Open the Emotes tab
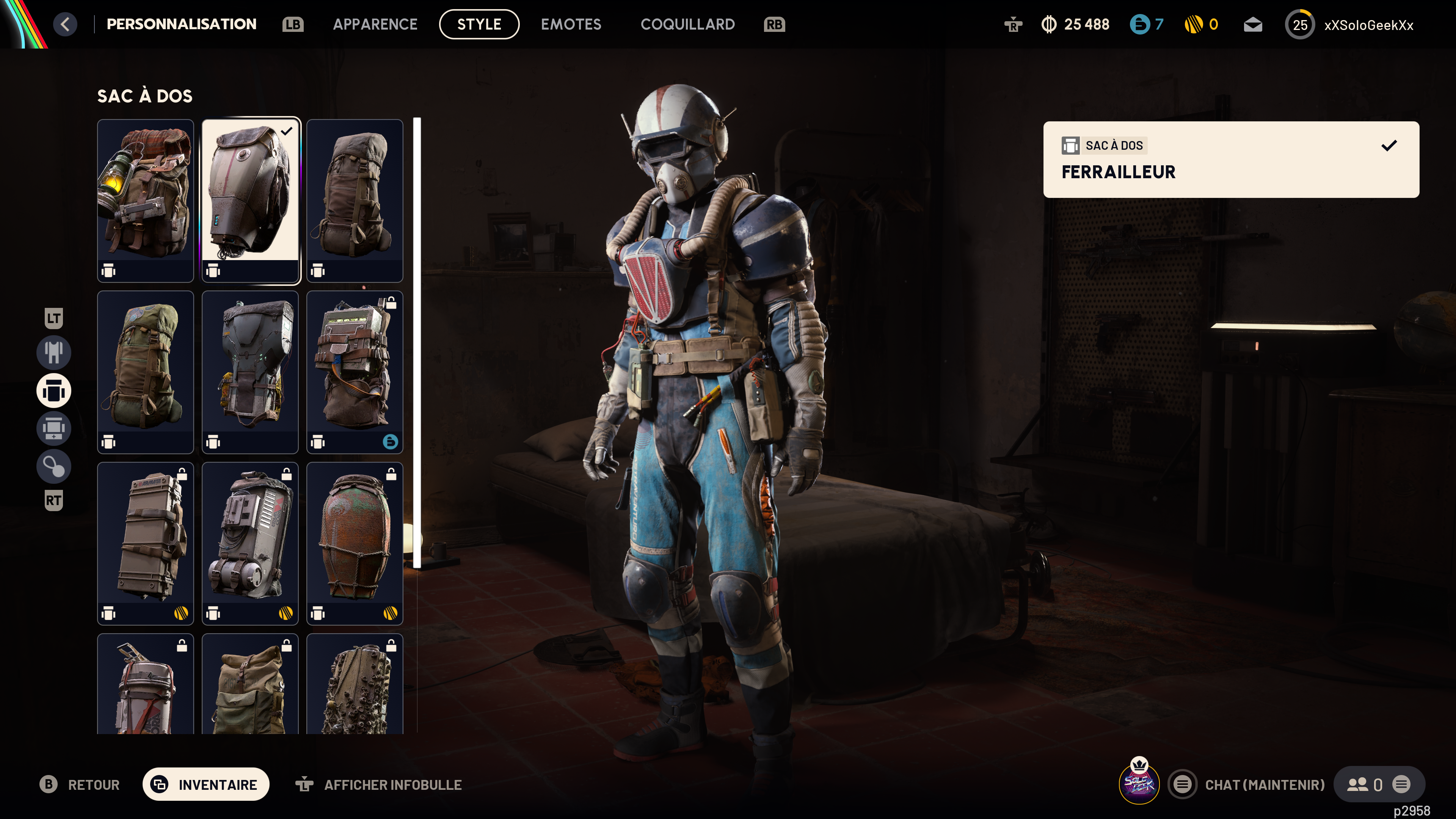 tap(571, 24)
